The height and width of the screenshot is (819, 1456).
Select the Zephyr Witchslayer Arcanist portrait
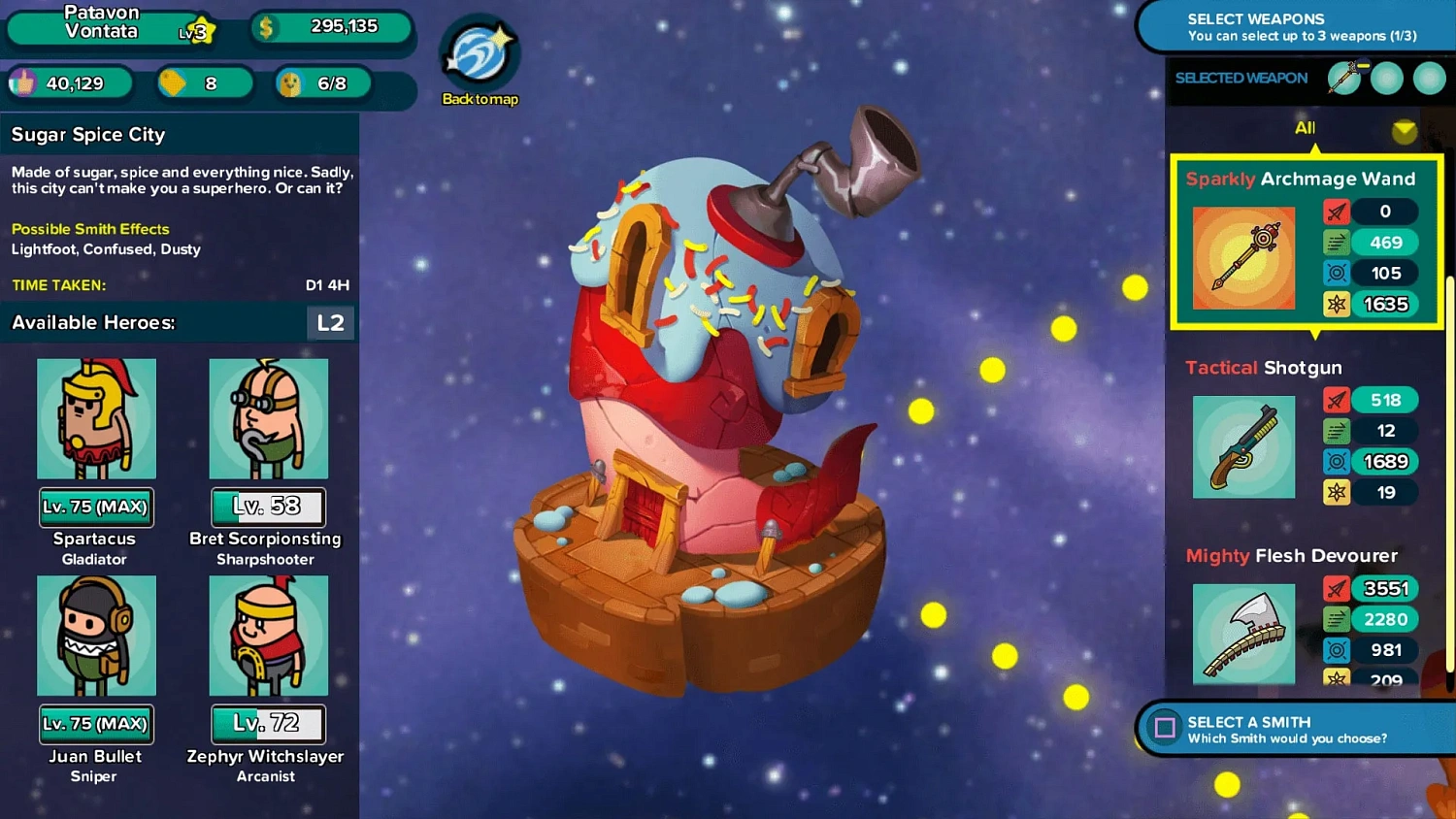click(268, 636)
